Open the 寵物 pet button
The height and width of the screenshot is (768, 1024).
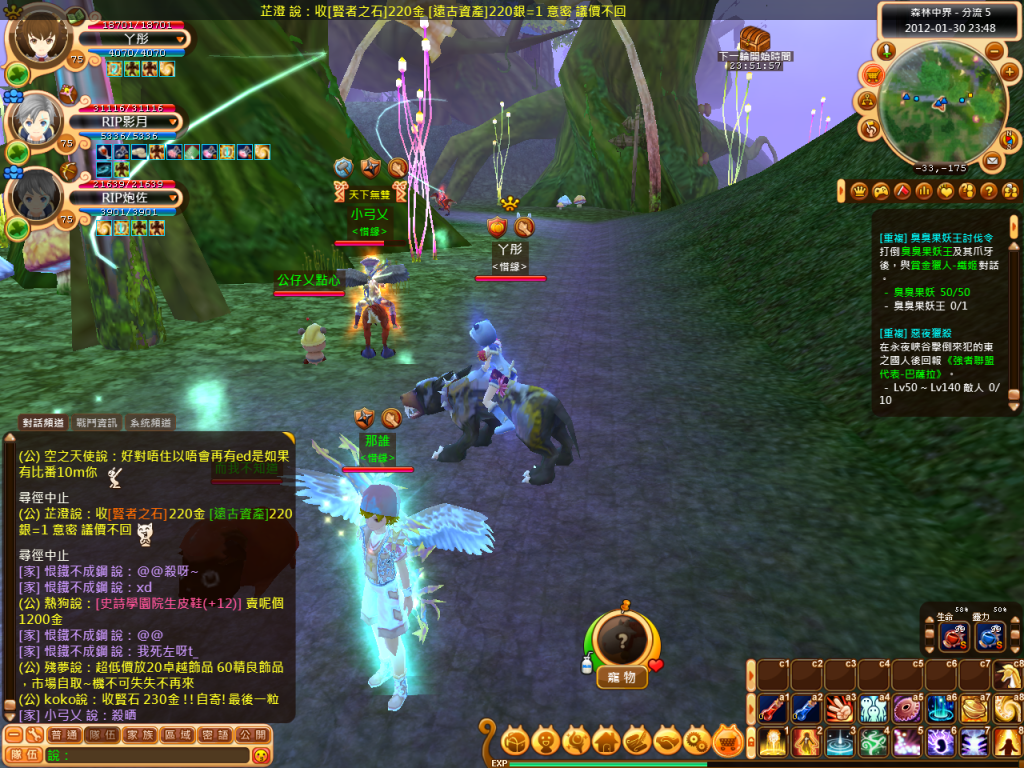click(x=622, y=677)
